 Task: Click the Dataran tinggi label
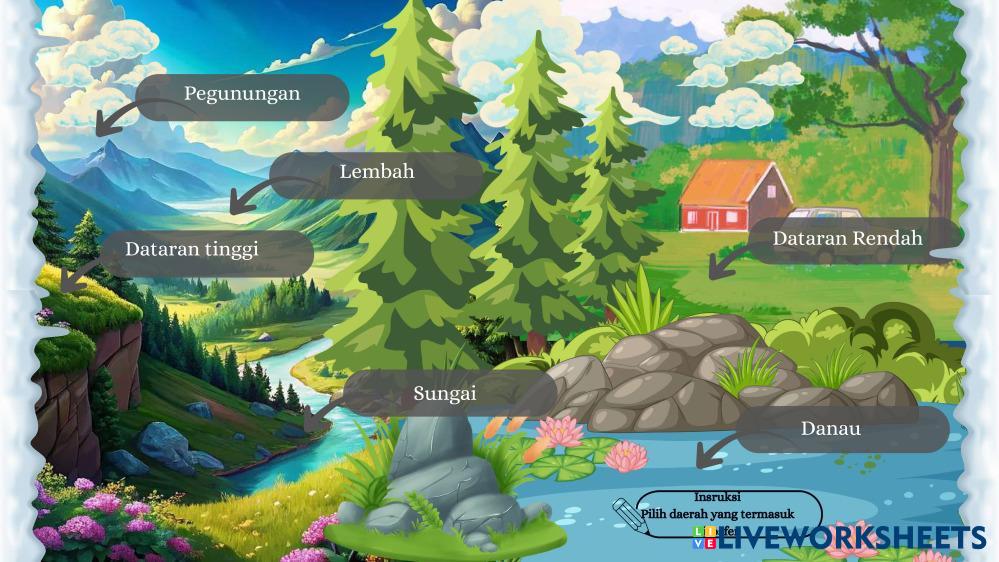(192, 250)
